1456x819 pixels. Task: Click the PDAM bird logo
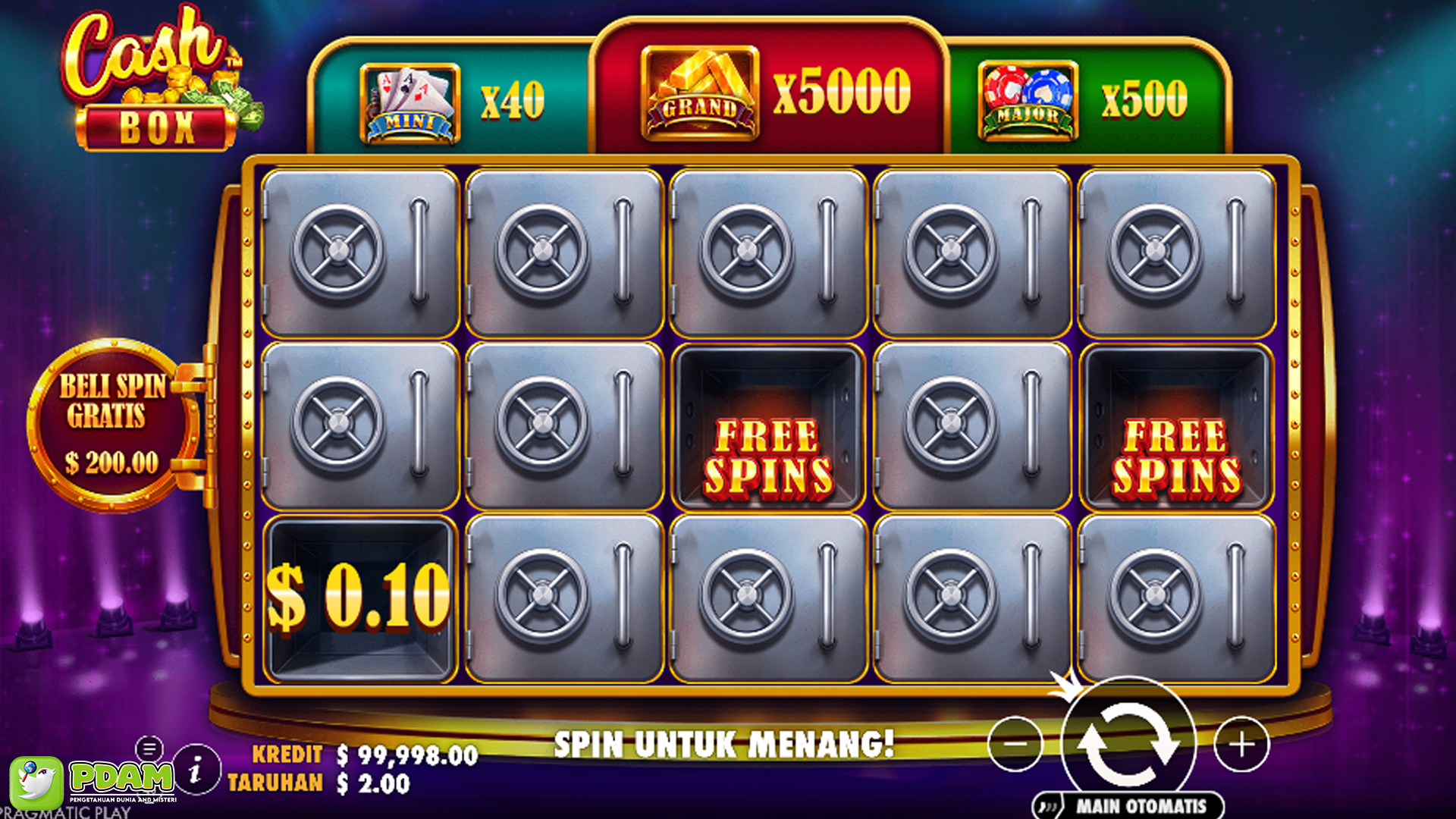38,784
